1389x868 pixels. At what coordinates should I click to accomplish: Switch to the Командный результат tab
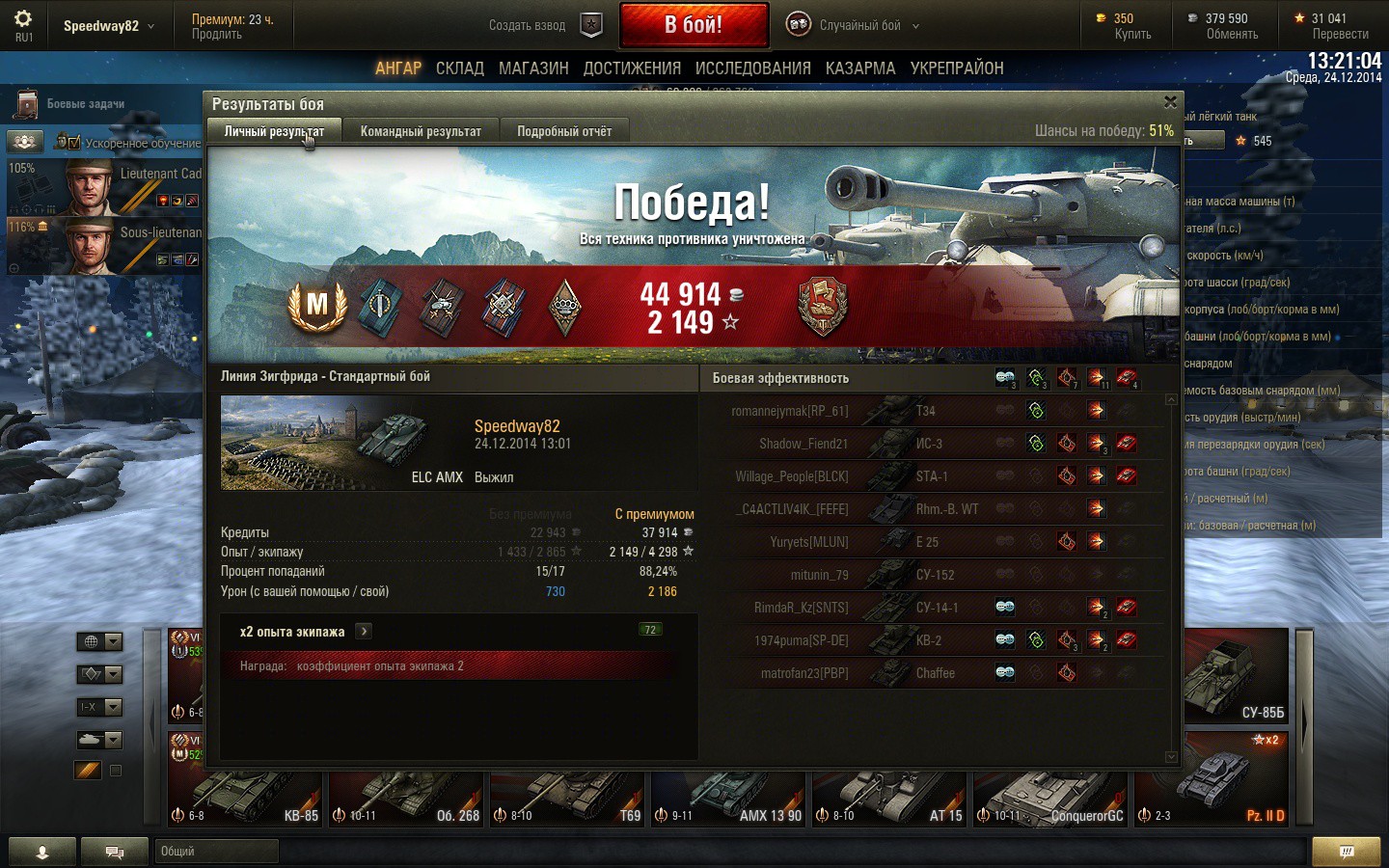(x=421, y=131)
